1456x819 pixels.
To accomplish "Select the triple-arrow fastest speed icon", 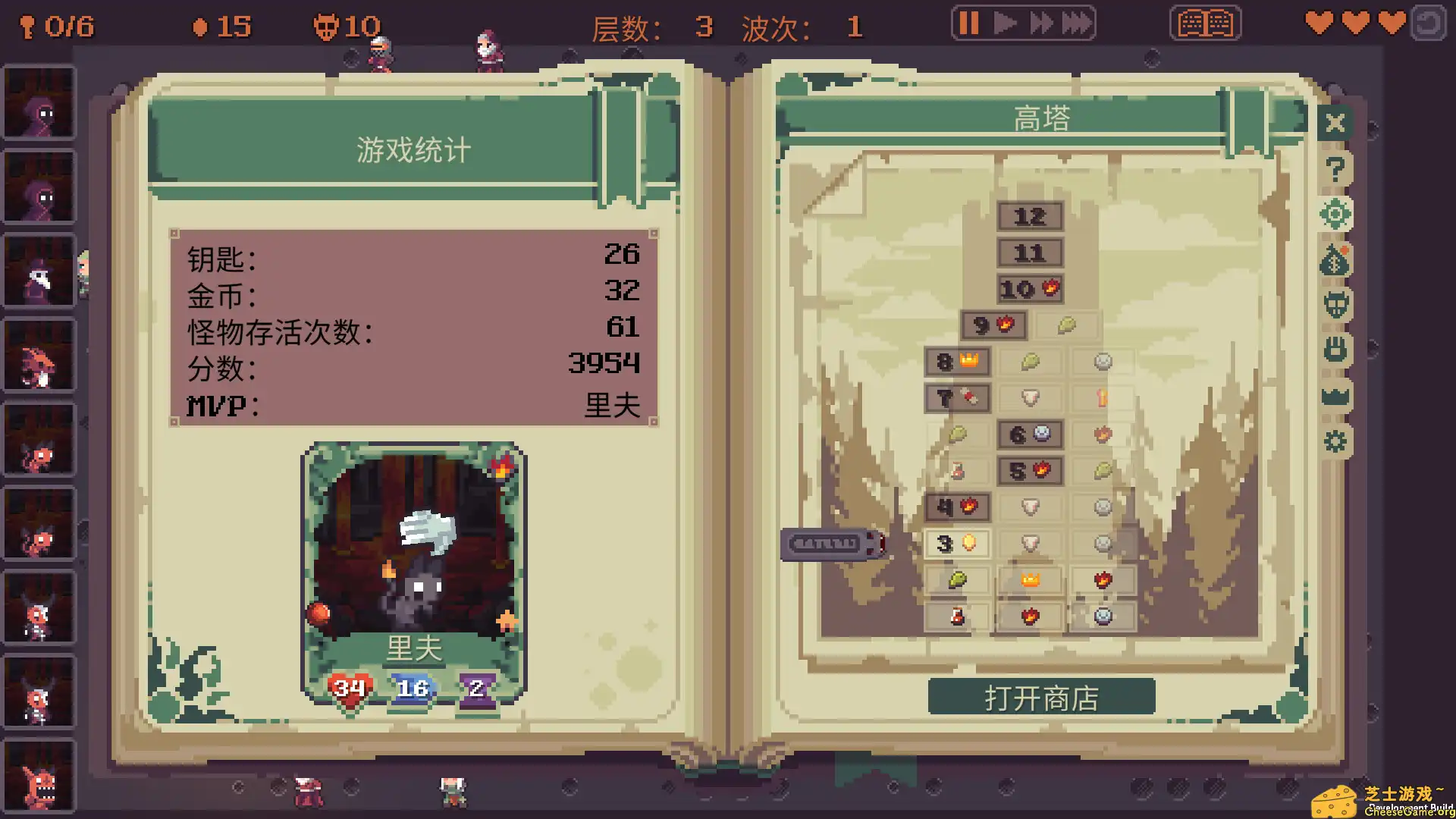I will pos(1077,23).
